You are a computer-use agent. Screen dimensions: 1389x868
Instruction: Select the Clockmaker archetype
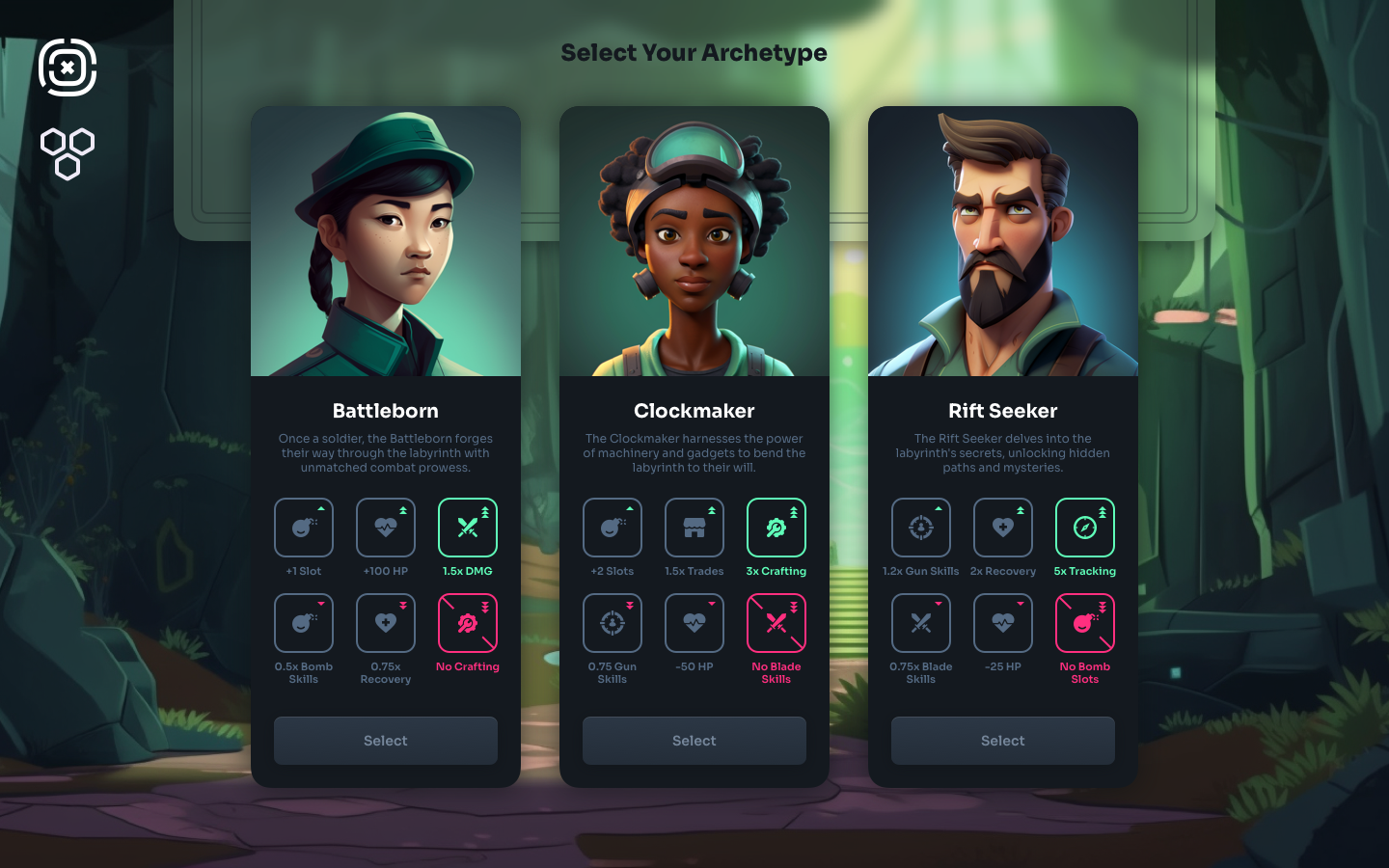click(694, 741)
